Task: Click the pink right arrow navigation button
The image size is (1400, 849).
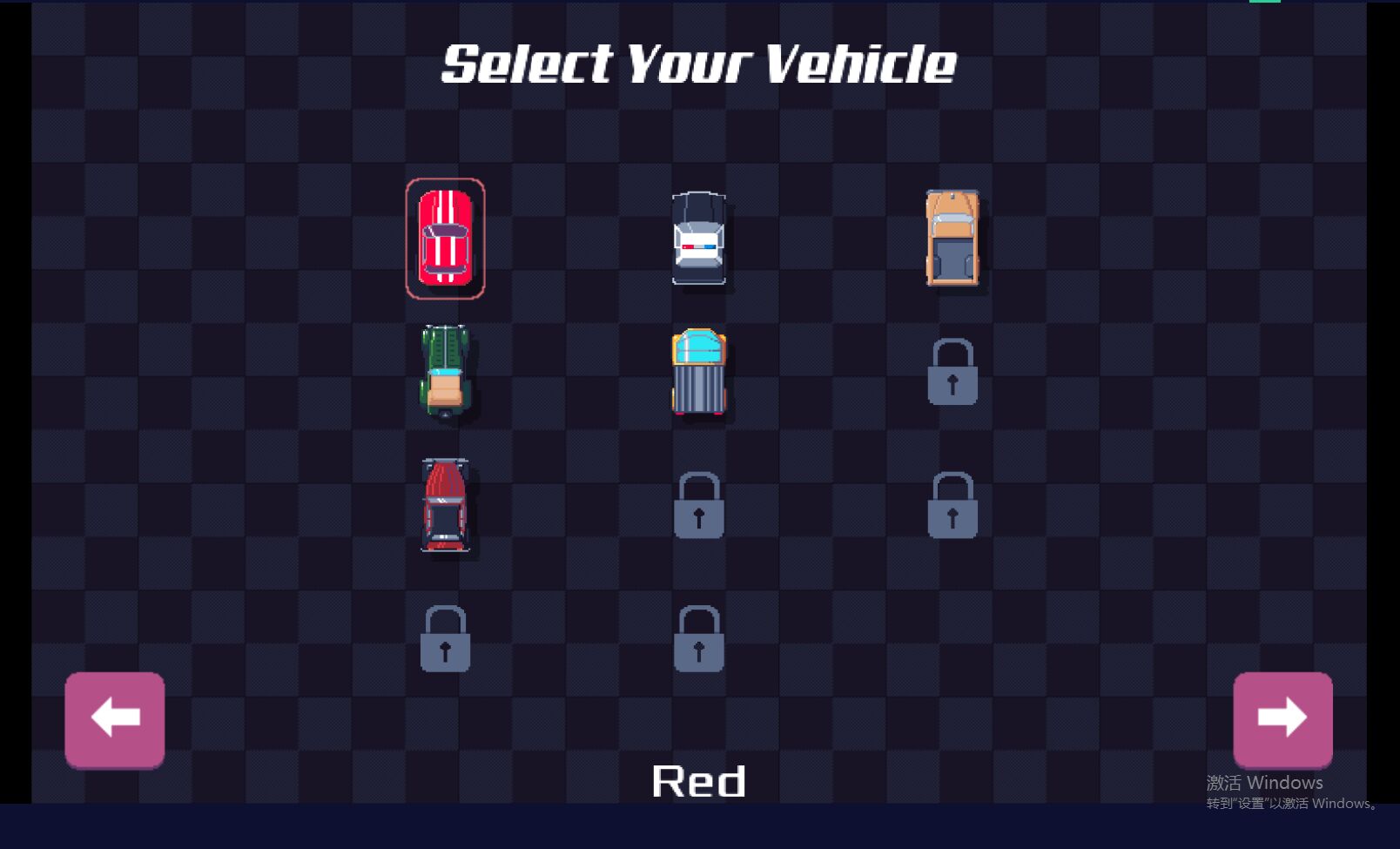Action: [x=1282, y=719]
